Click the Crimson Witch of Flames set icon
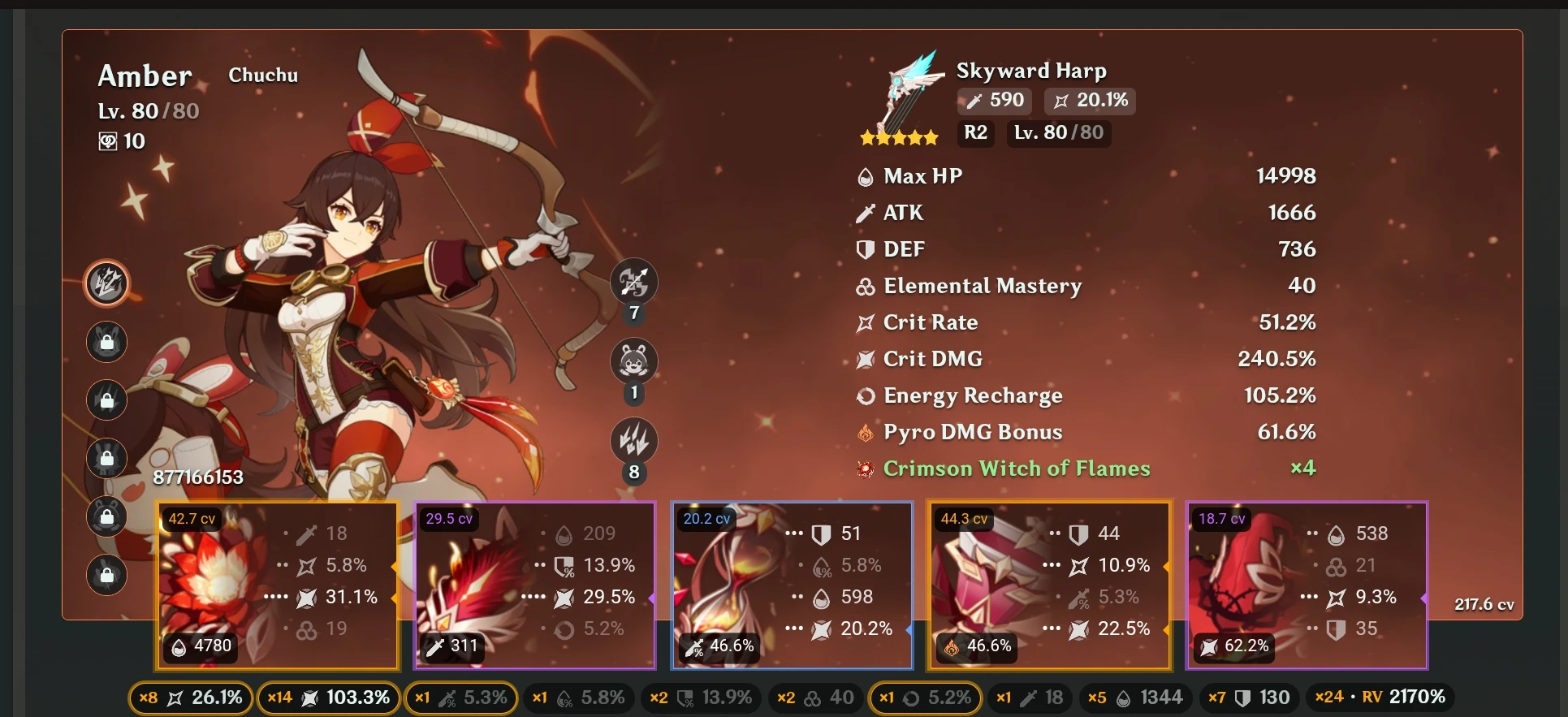The image size is (1568, 717). click(863, 469)
